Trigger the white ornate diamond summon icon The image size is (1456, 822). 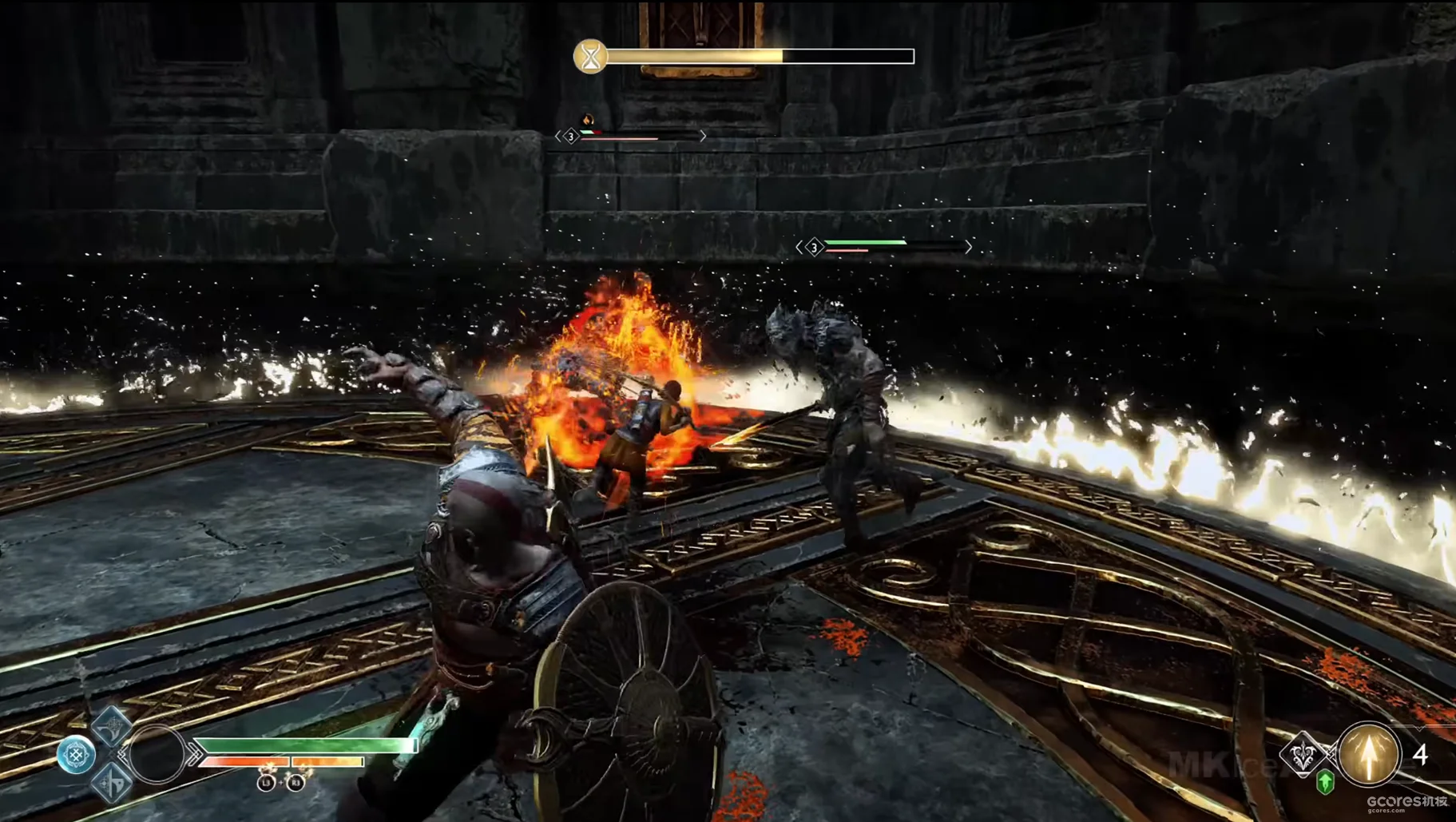coord(1303,754)
